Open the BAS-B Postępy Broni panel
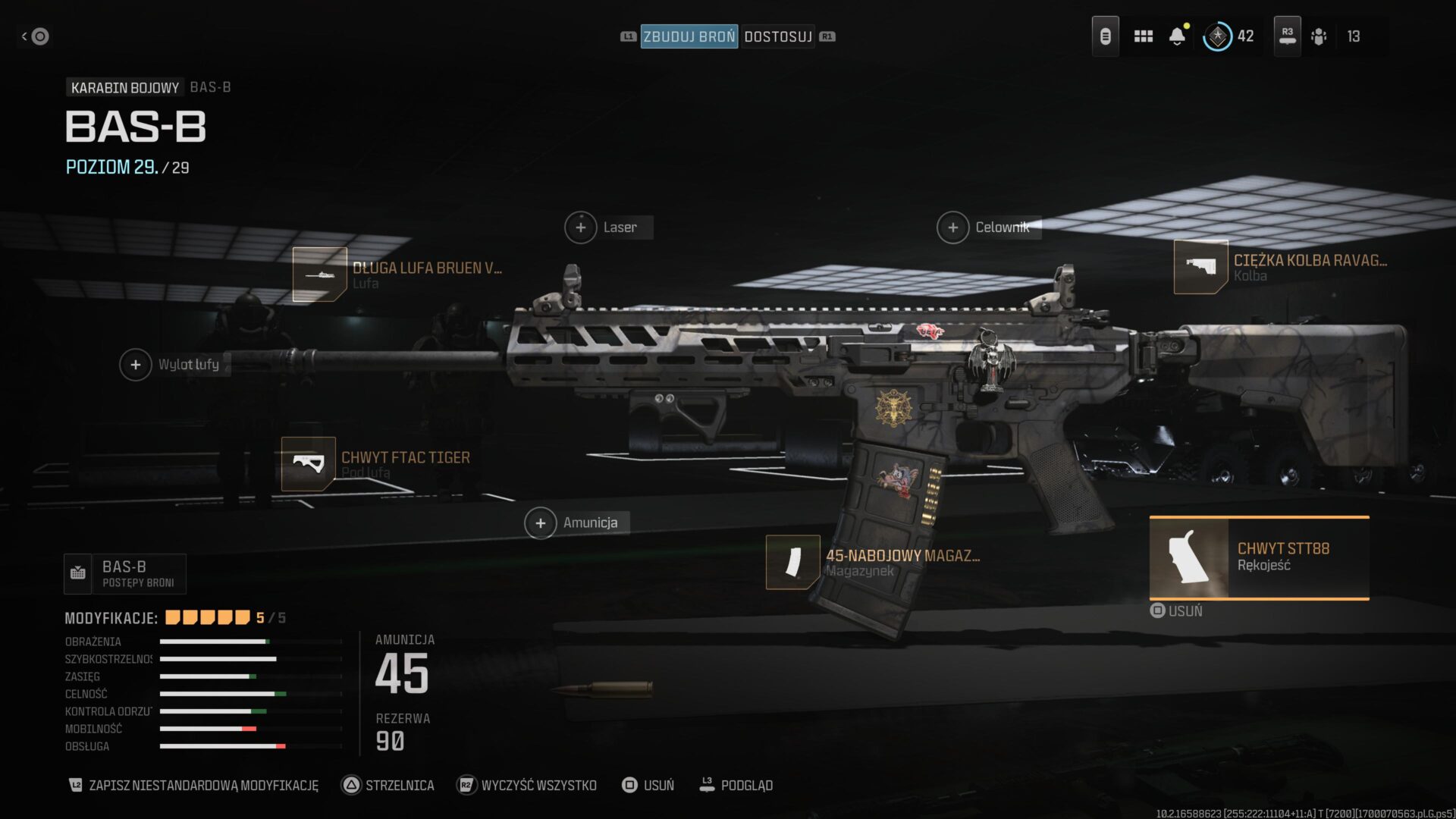Image resolution: width=1456 pixels, height=819 pixels. pyautogui.click(x=125, y=573)
